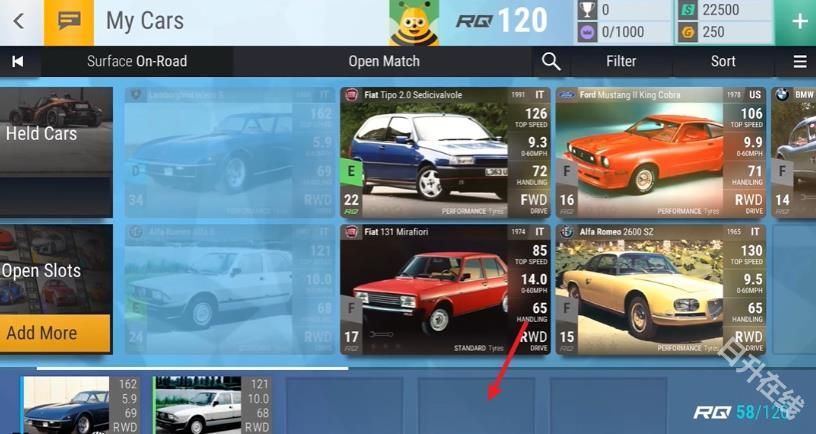This screenshot has width=816, height=434.
Task: Tap the greyed-out Alfa Romeo card in the grid
Action: click(x=229, y=289)
